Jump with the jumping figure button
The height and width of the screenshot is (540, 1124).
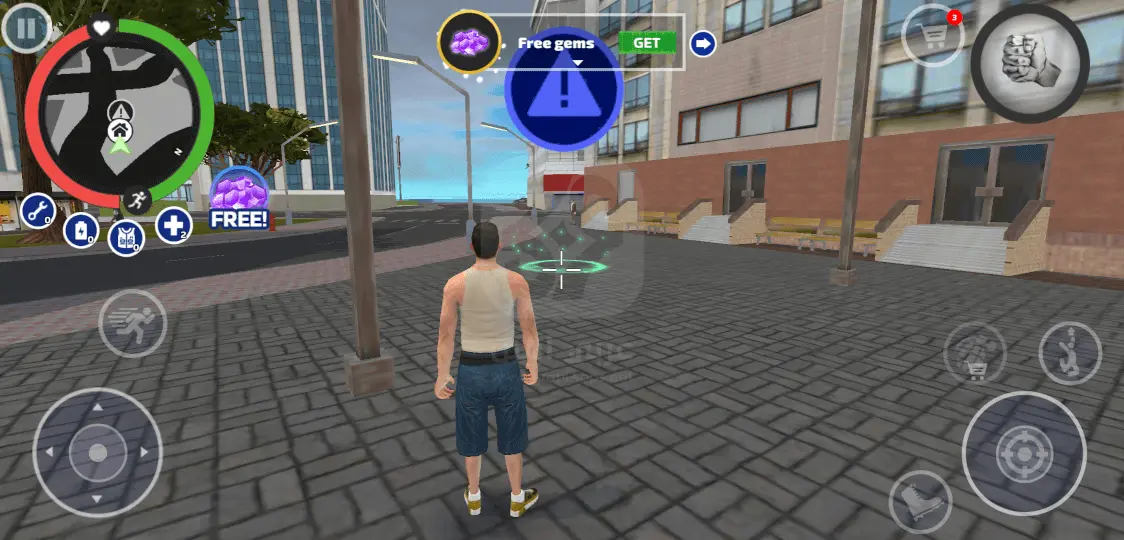tap(1069, 353)
